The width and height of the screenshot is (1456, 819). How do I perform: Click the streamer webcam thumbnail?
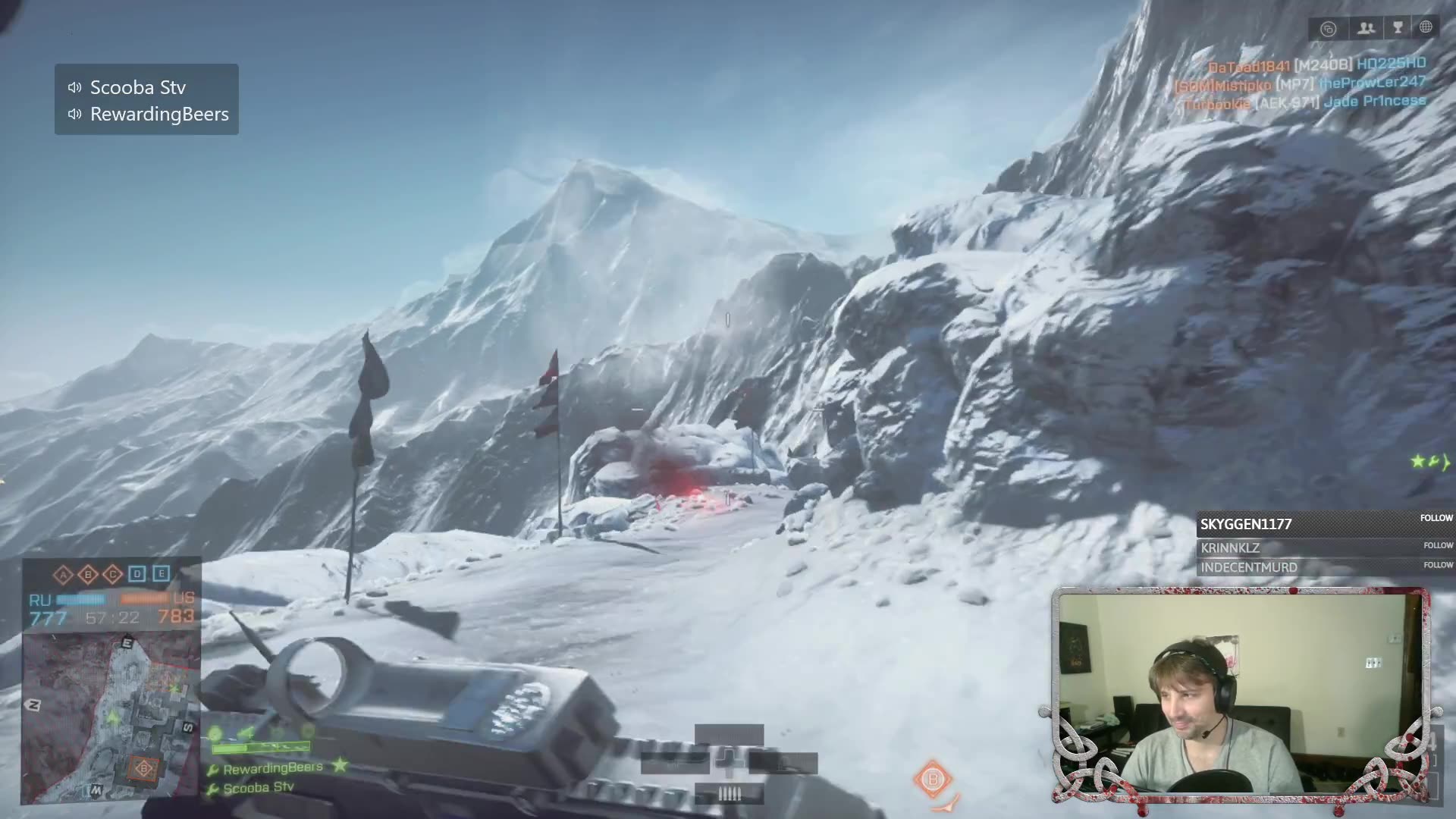tap(1240, 694)
